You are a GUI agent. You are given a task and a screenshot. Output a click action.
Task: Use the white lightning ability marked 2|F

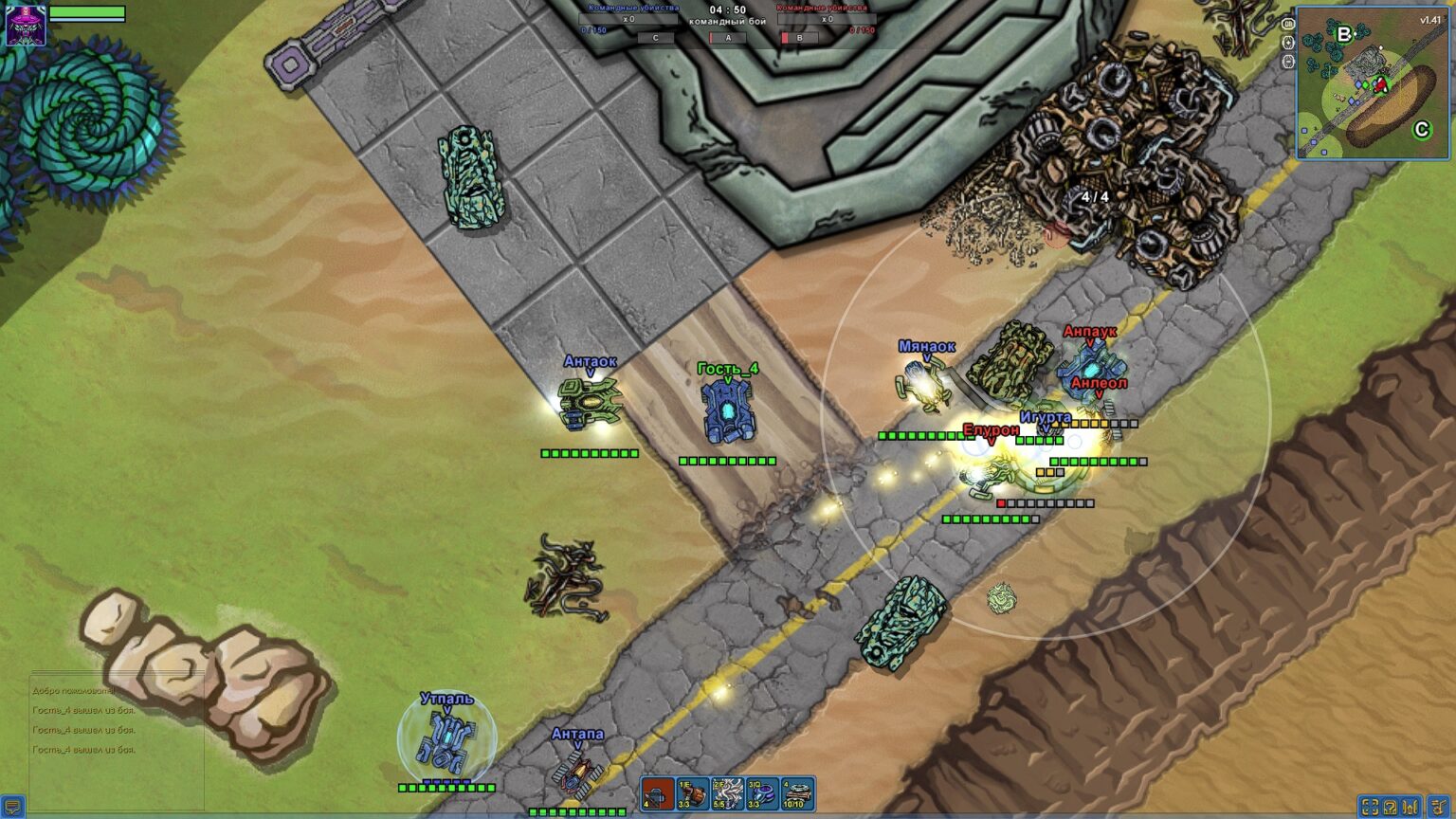pos(728,793)
